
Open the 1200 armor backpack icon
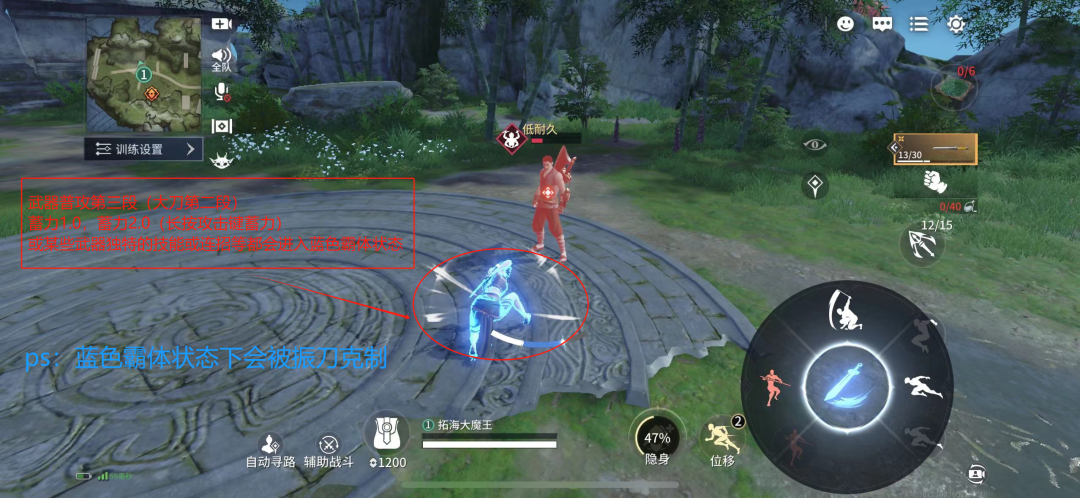click(x=386, y=437)
